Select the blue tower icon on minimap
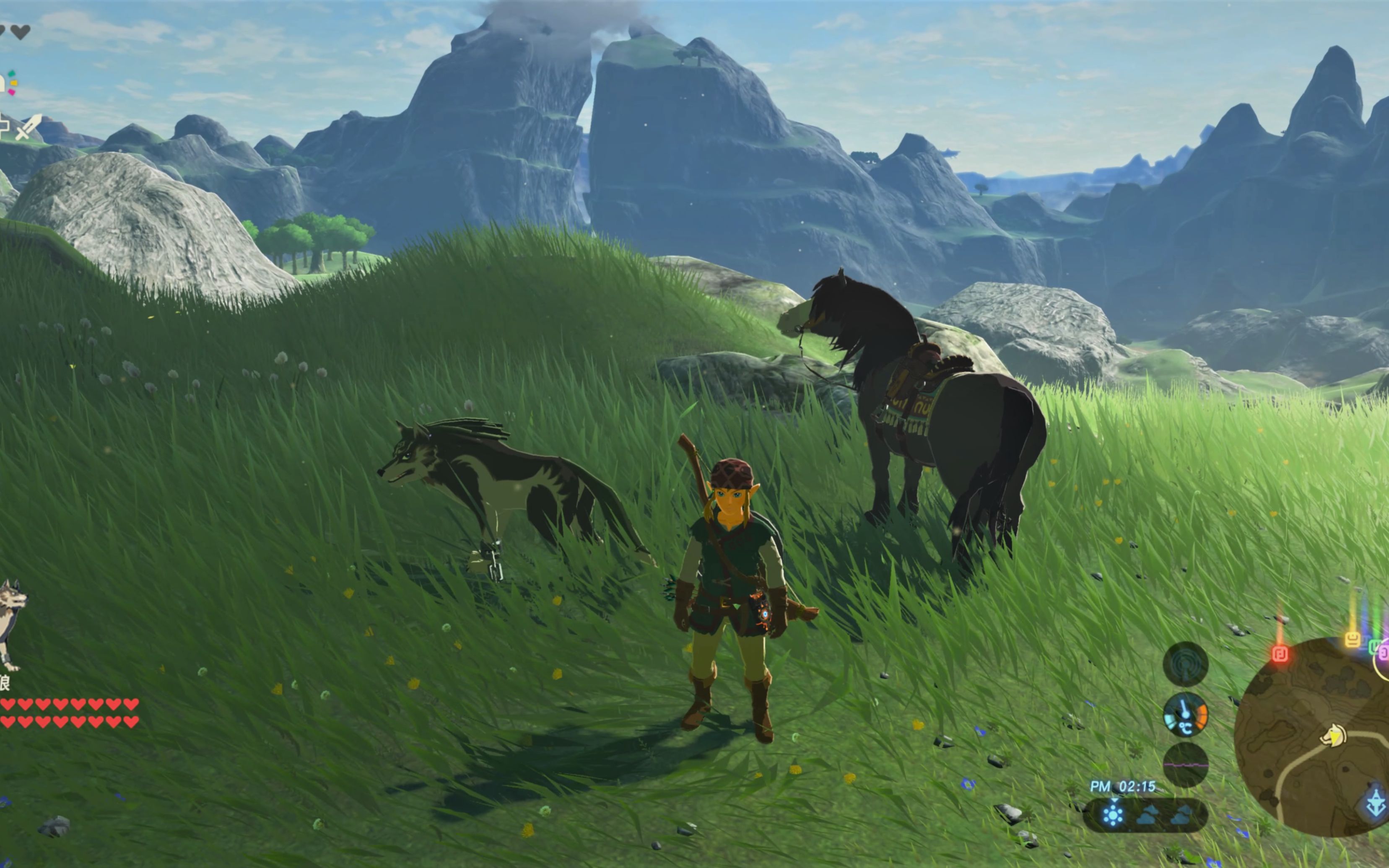 1376,803
